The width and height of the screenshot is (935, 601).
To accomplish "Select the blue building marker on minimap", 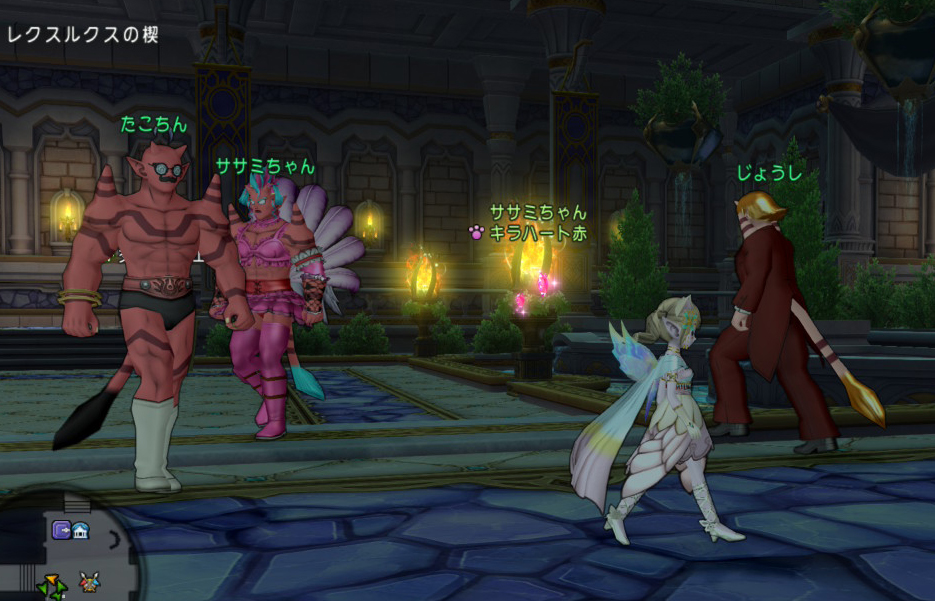I will (x=79, y=530).
